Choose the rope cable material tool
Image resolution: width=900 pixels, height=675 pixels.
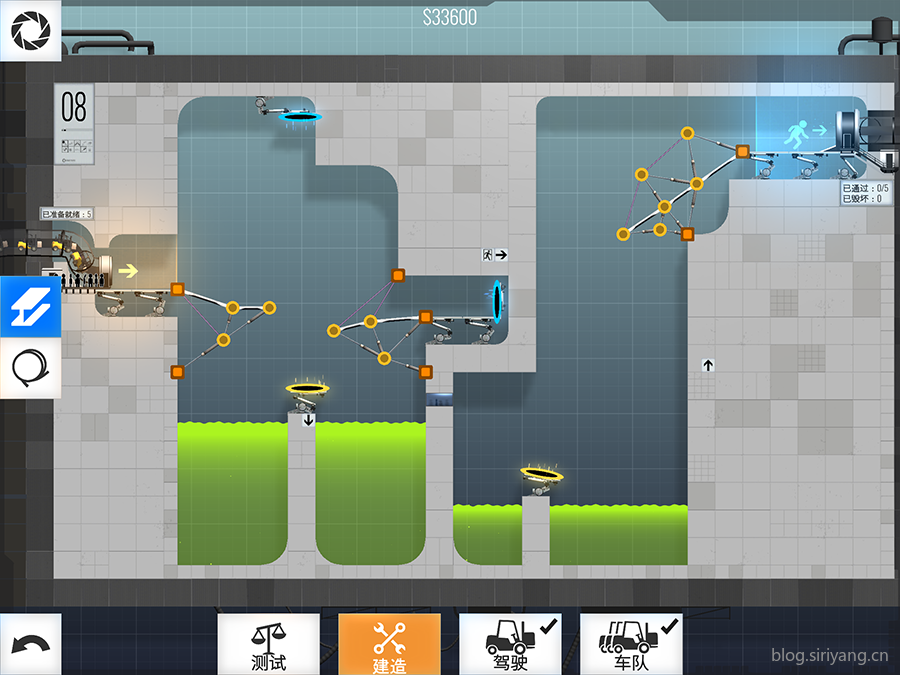pyautogui.click(x=30, y=369)
